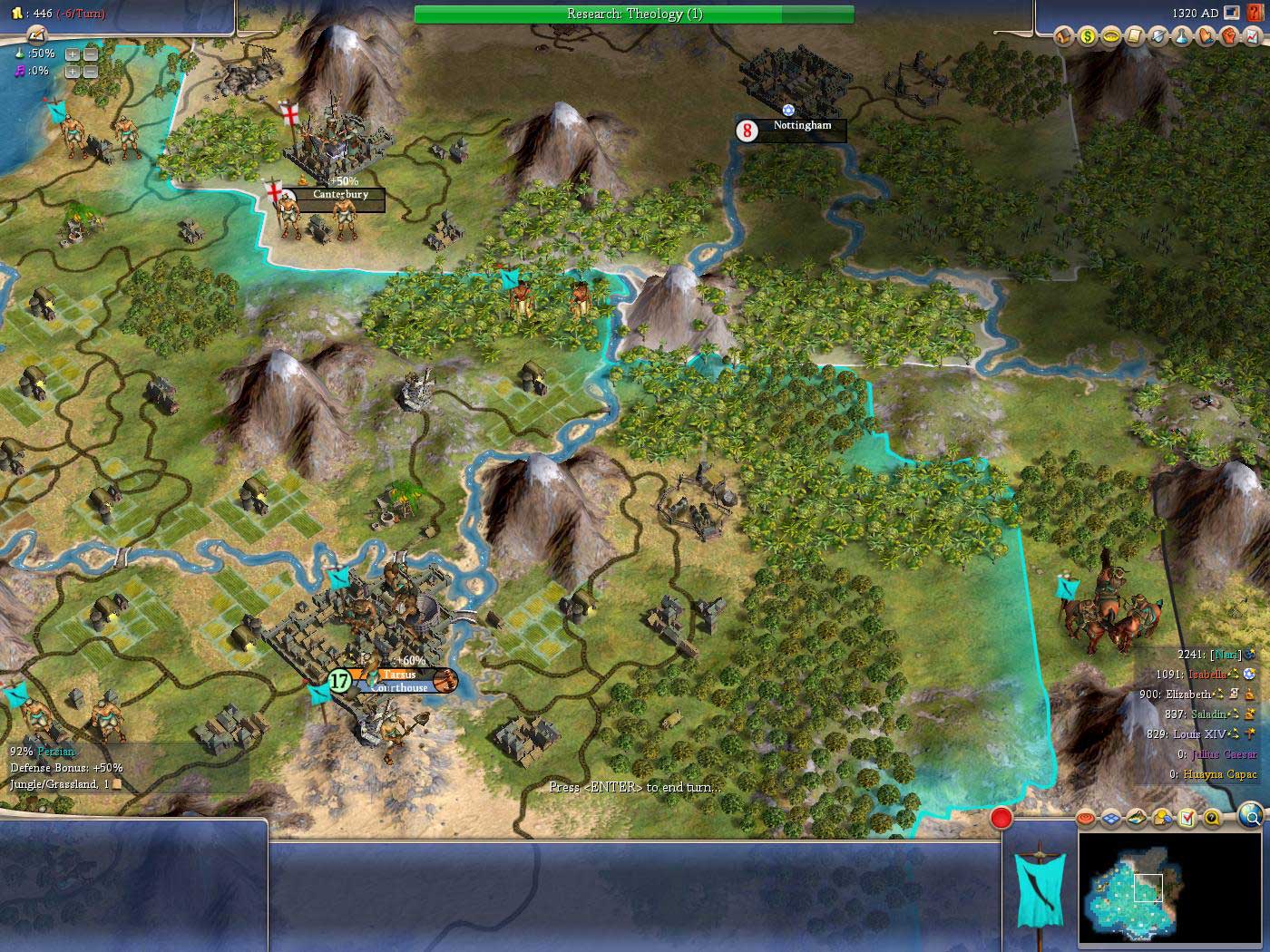Open the Civilopedia question mark book
Image resolution: width=1270 pixels, height=952 pixels.
[1255, 14]
